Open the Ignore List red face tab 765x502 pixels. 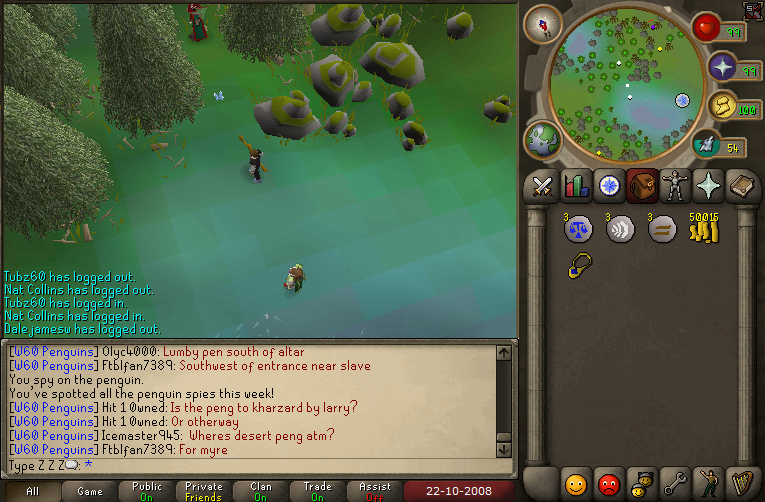tap(610, 483)
